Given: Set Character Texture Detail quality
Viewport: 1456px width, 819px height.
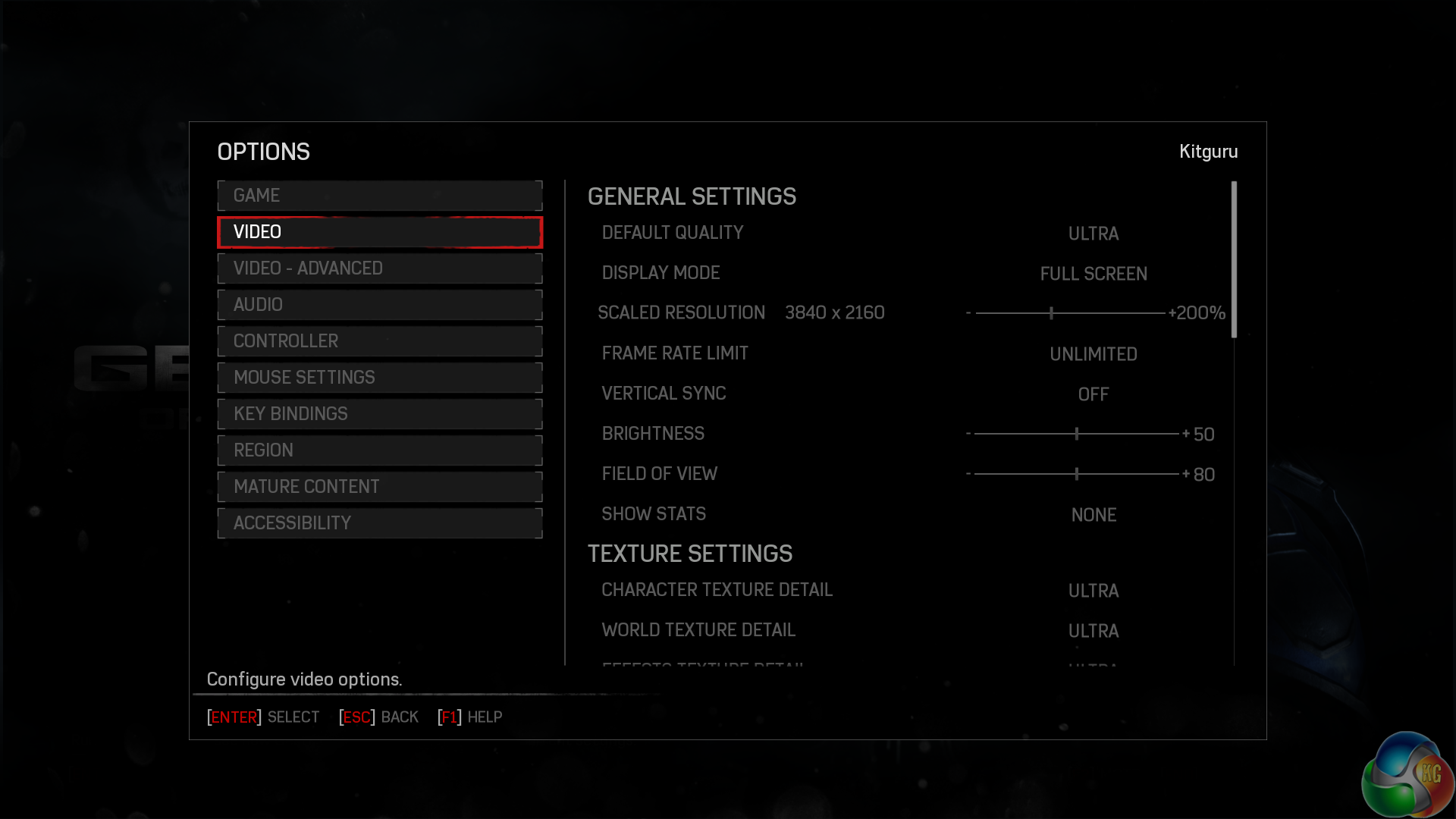Looking at the screenshot, I should [x=1093, y=591].
